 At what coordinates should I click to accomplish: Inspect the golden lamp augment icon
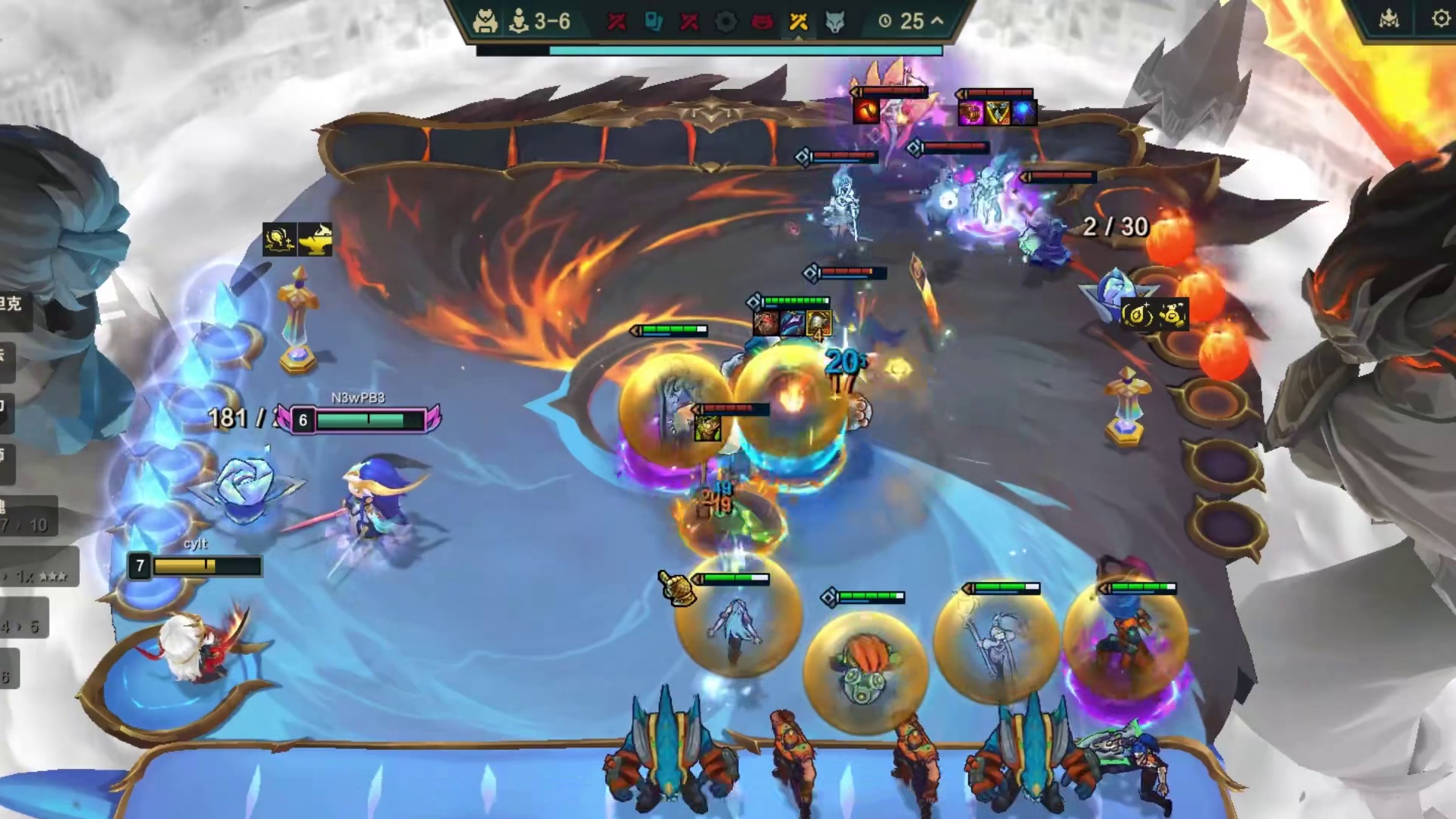(315, 239)
